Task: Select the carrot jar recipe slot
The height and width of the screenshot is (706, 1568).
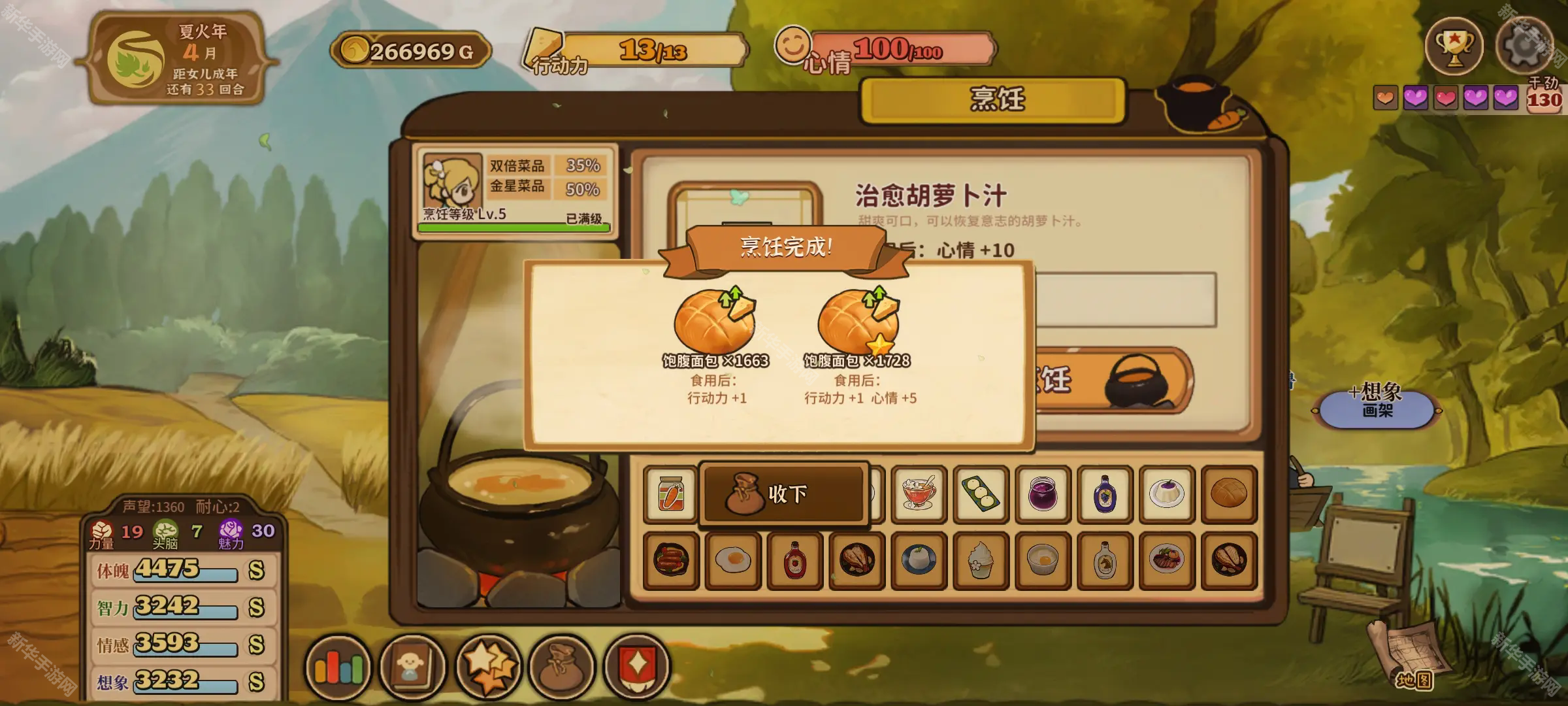Action: click(x=671, y=495)
